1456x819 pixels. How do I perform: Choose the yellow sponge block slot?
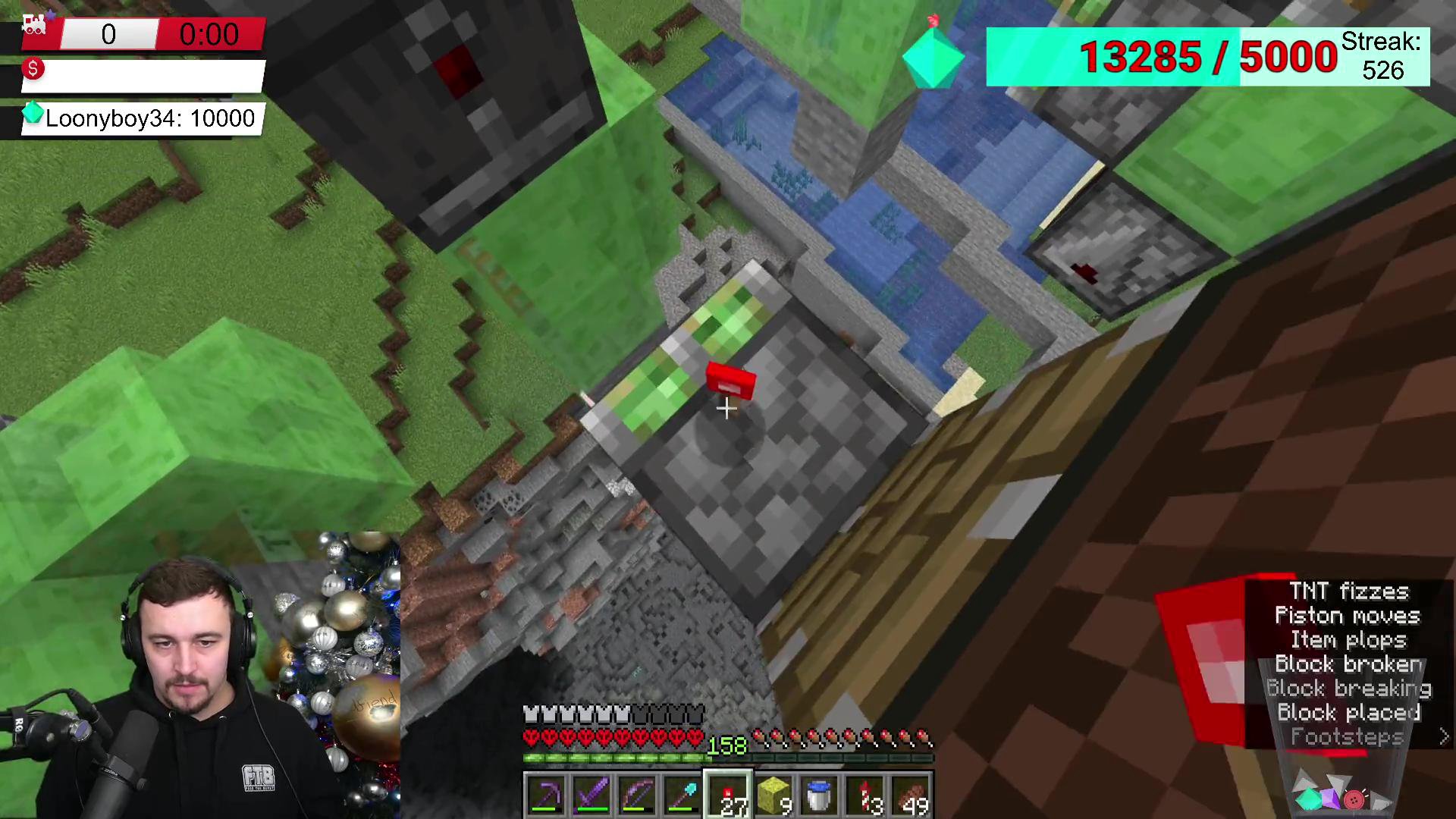pos(773,795)
